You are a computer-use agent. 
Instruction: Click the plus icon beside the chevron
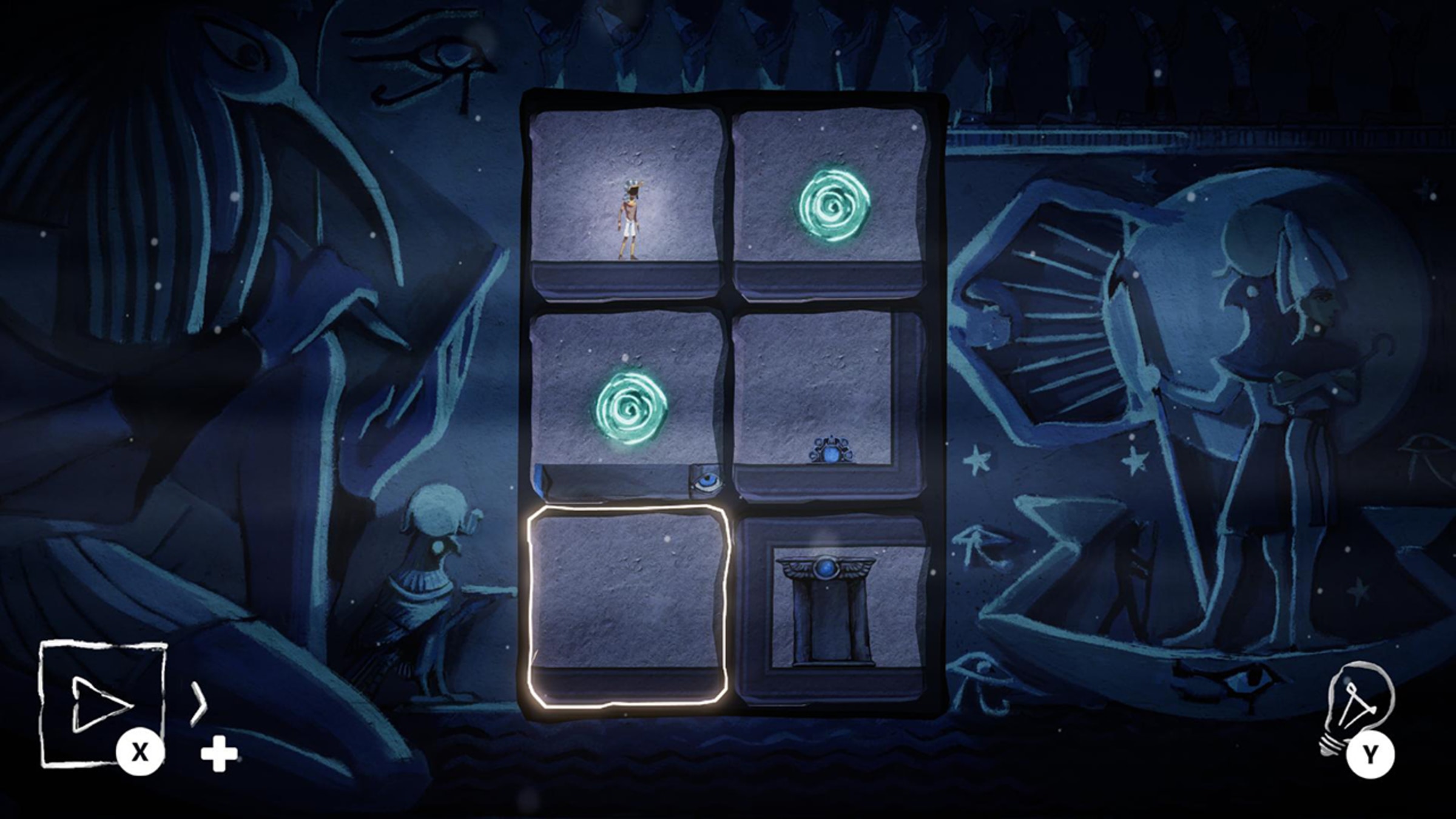click(221, 752)
